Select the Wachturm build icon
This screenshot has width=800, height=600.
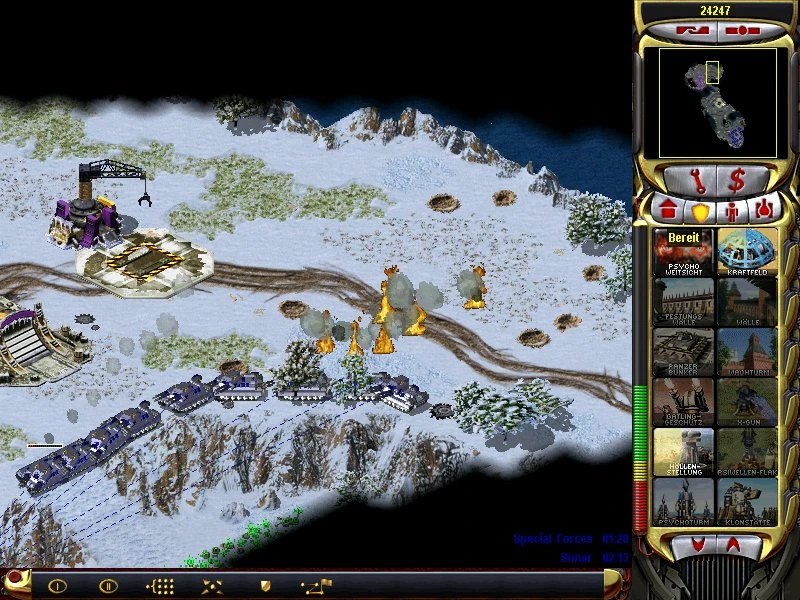tap(747, 353)
